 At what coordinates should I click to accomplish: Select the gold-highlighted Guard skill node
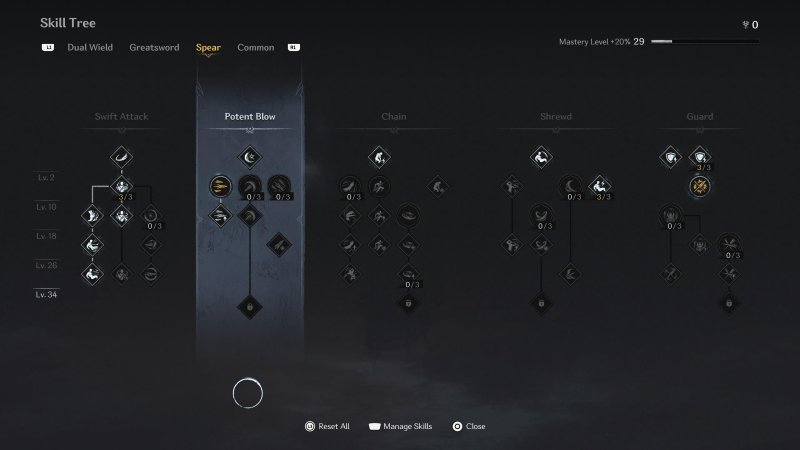click(700, 186)
